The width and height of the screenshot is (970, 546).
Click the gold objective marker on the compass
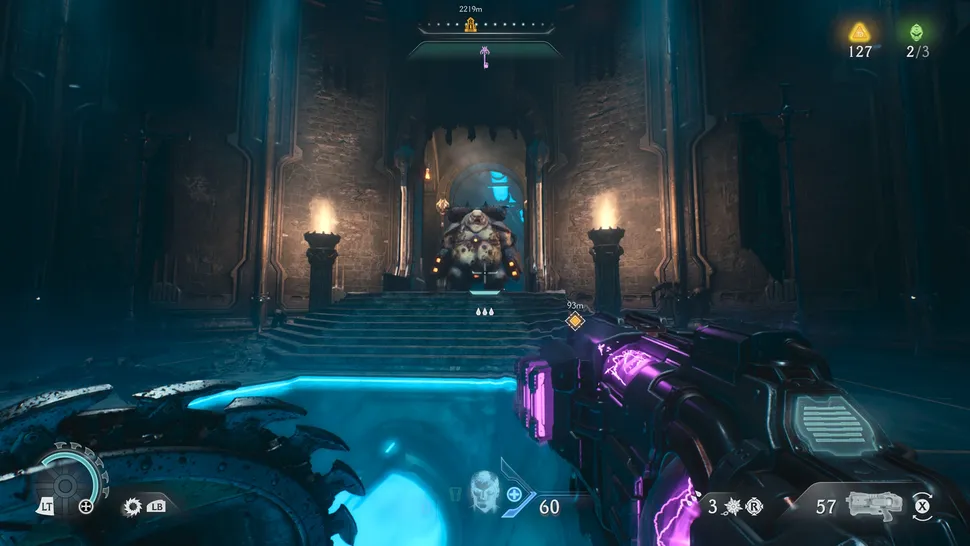pyautogui.click(x=470, y=25)
